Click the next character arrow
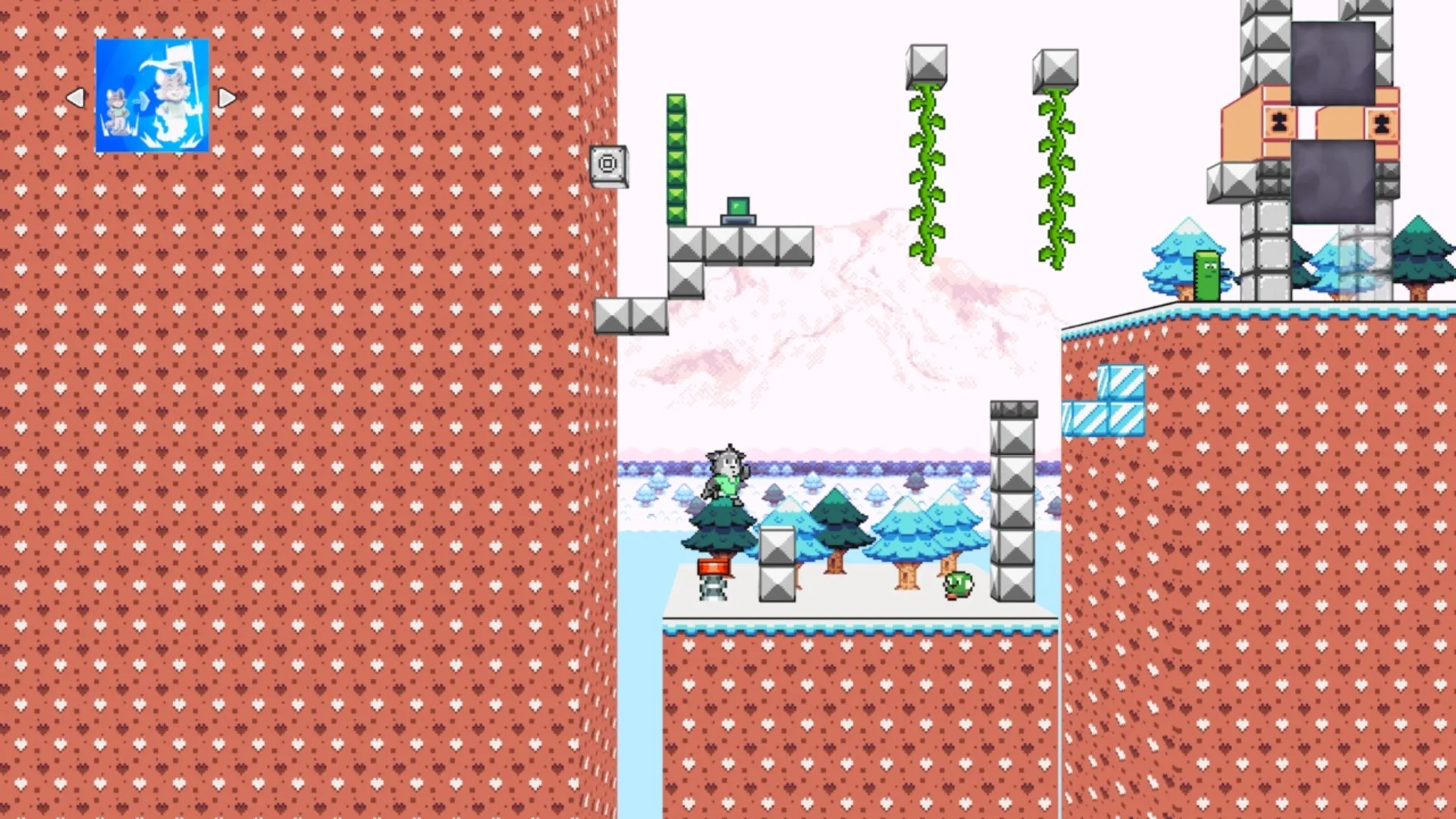1456x819 pixels. (227, 96)
